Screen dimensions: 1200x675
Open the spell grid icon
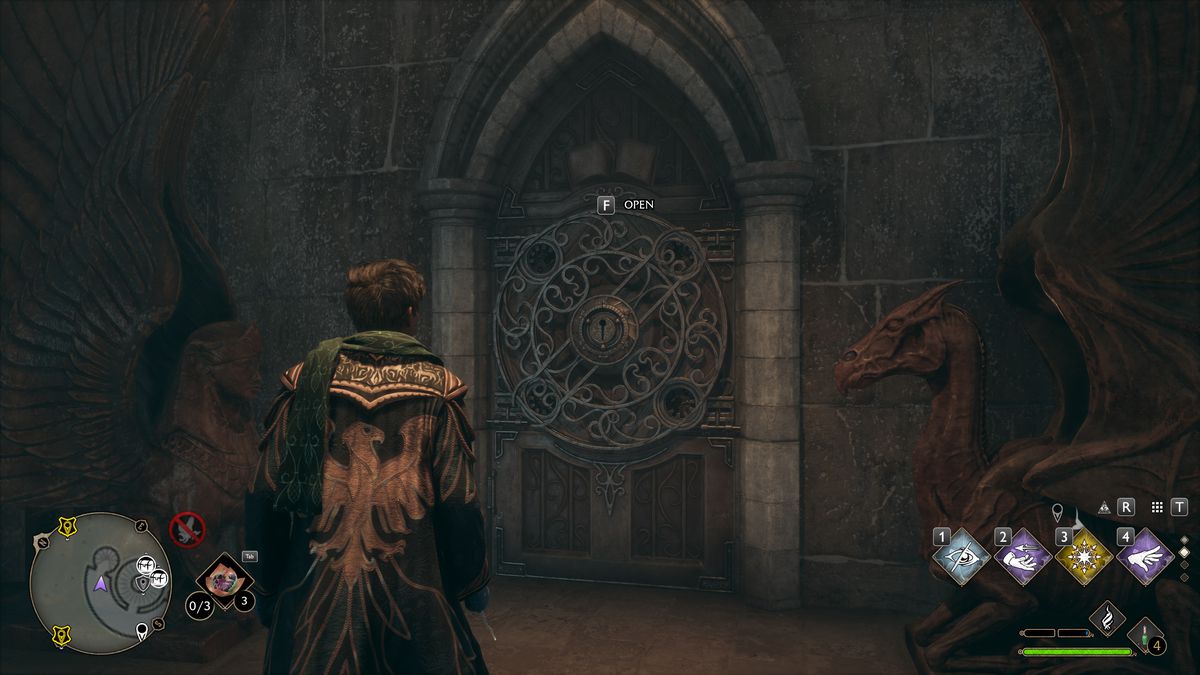(1158, 507)
